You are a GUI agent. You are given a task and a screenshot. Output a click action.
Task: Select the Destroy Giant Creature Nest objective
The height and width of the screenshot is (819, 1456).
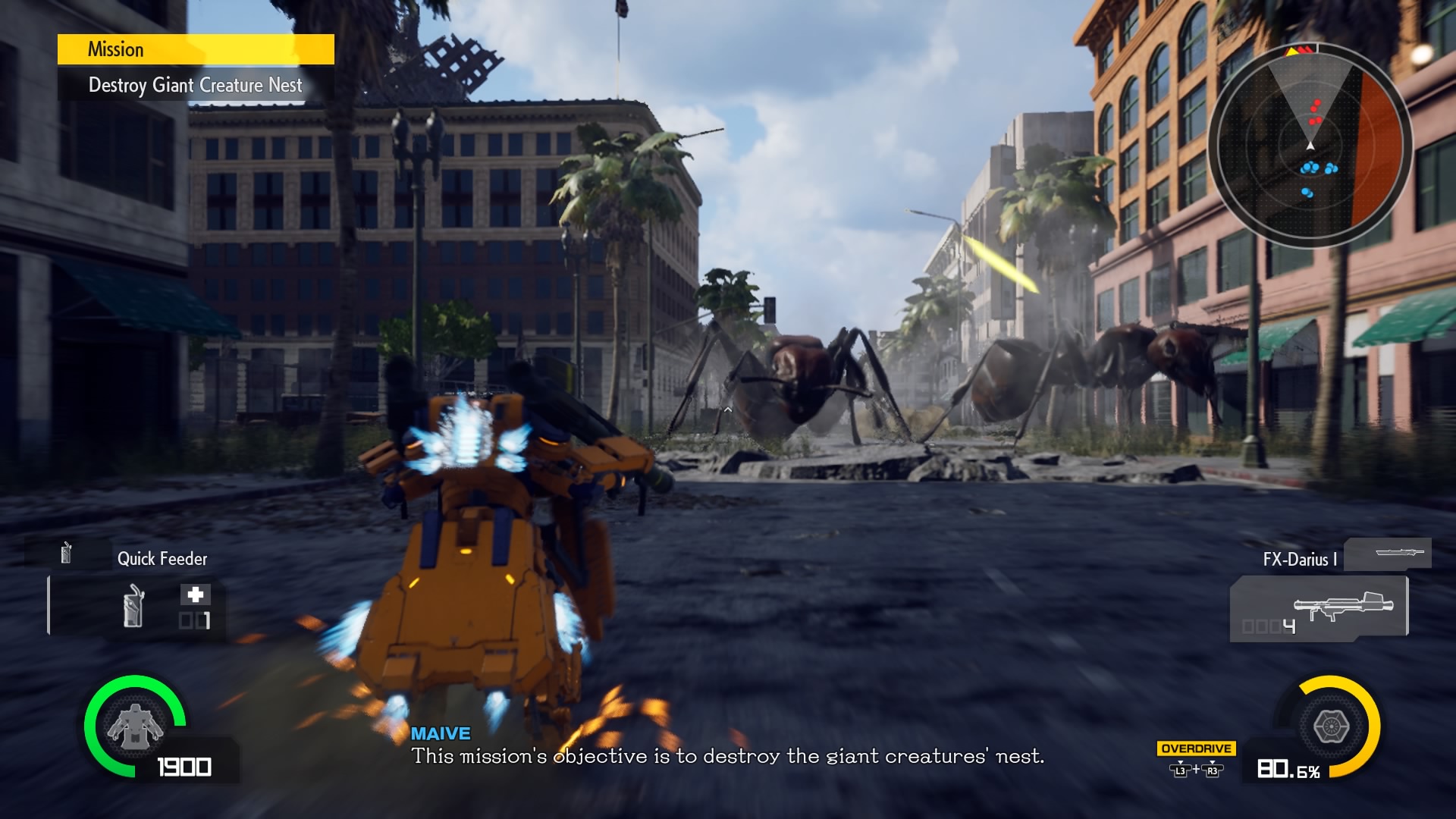pos(196,85)
